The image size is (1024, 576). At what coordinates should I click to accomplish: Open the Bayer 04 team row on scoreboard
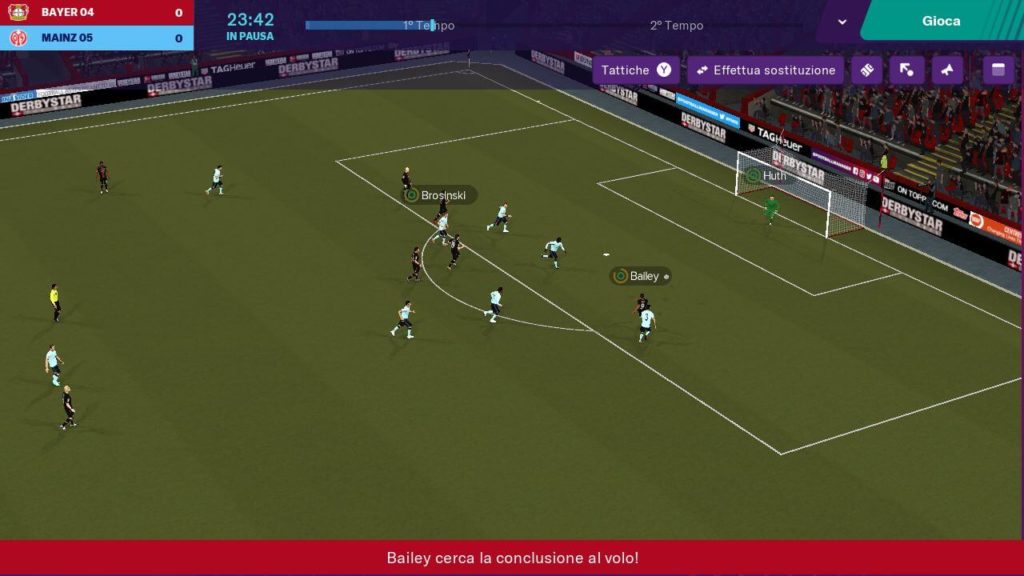(x=97, y=13)
